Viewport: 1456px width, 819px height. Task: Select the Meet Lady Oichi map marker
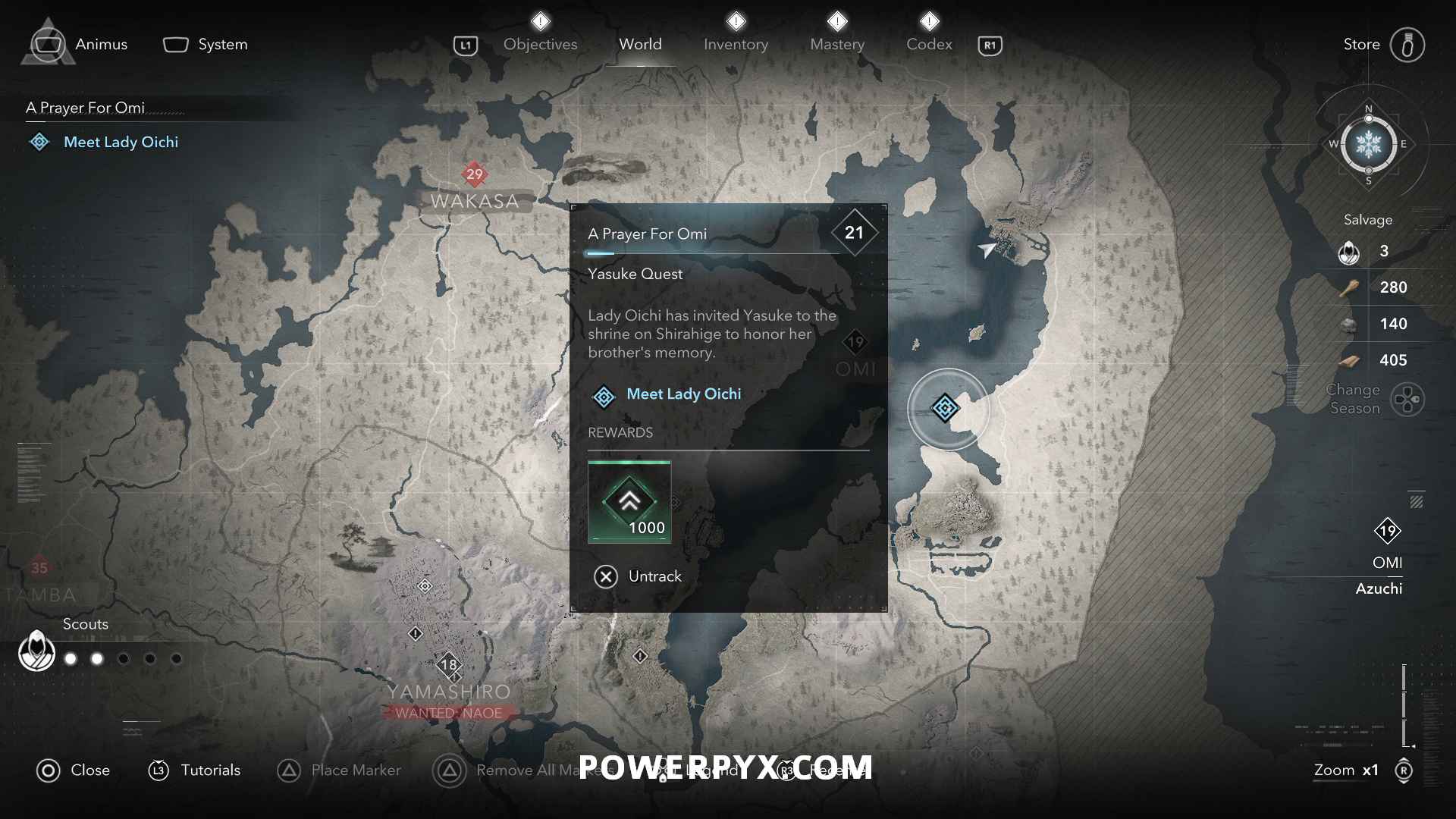click(x=945, y=409)
